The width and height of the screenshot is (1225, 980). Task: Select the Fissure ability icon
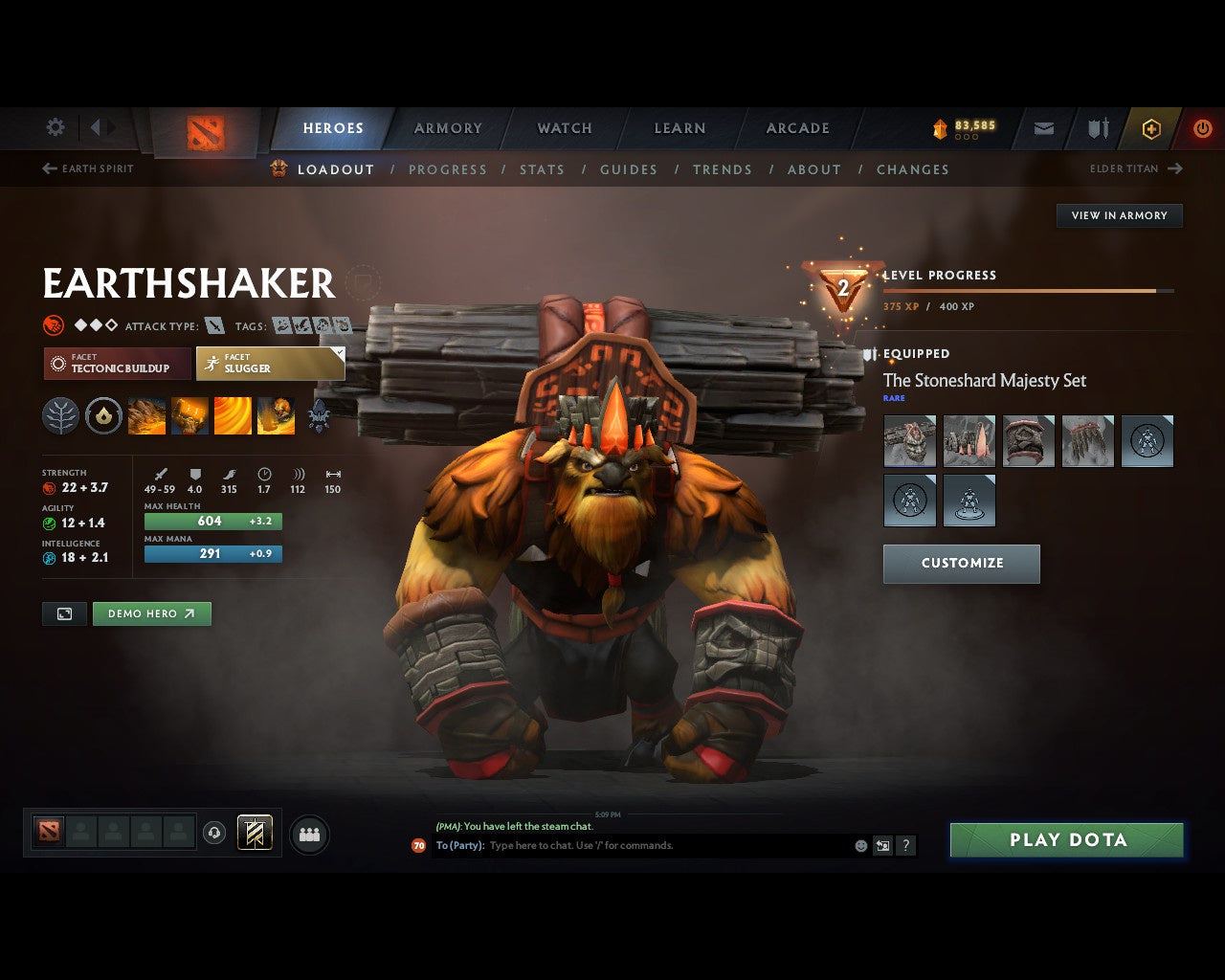146,415
